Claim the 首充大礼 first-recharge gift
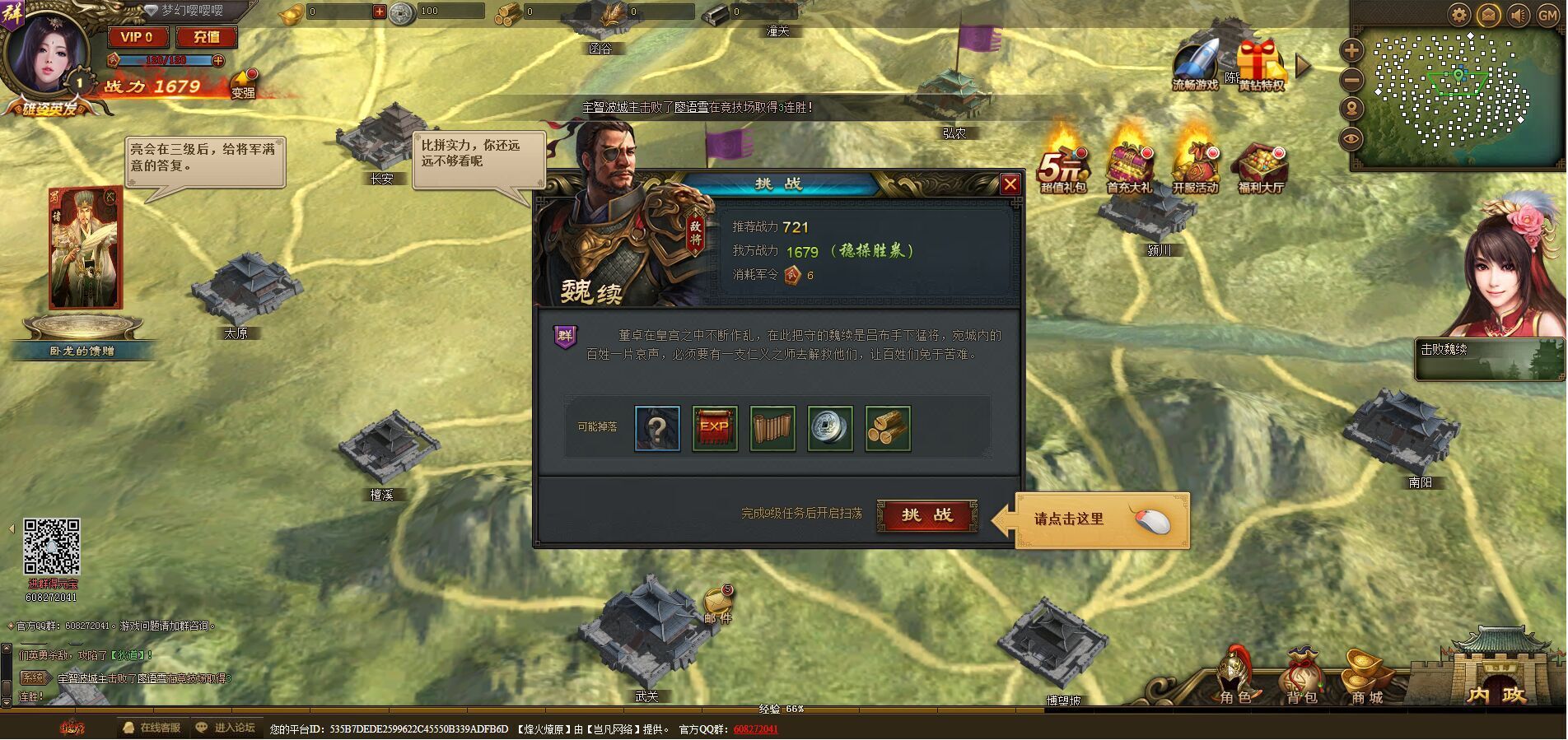The height and width of the screenshot is (740, 1568). tap(1129, 165)
